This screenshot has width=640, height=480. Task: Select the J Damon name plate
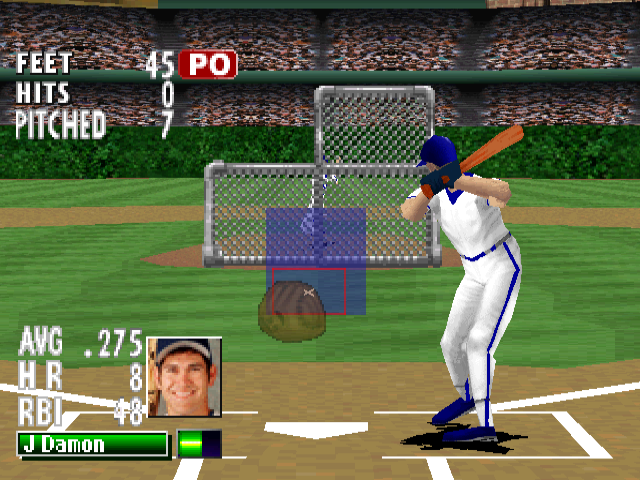tap(93, 444)
